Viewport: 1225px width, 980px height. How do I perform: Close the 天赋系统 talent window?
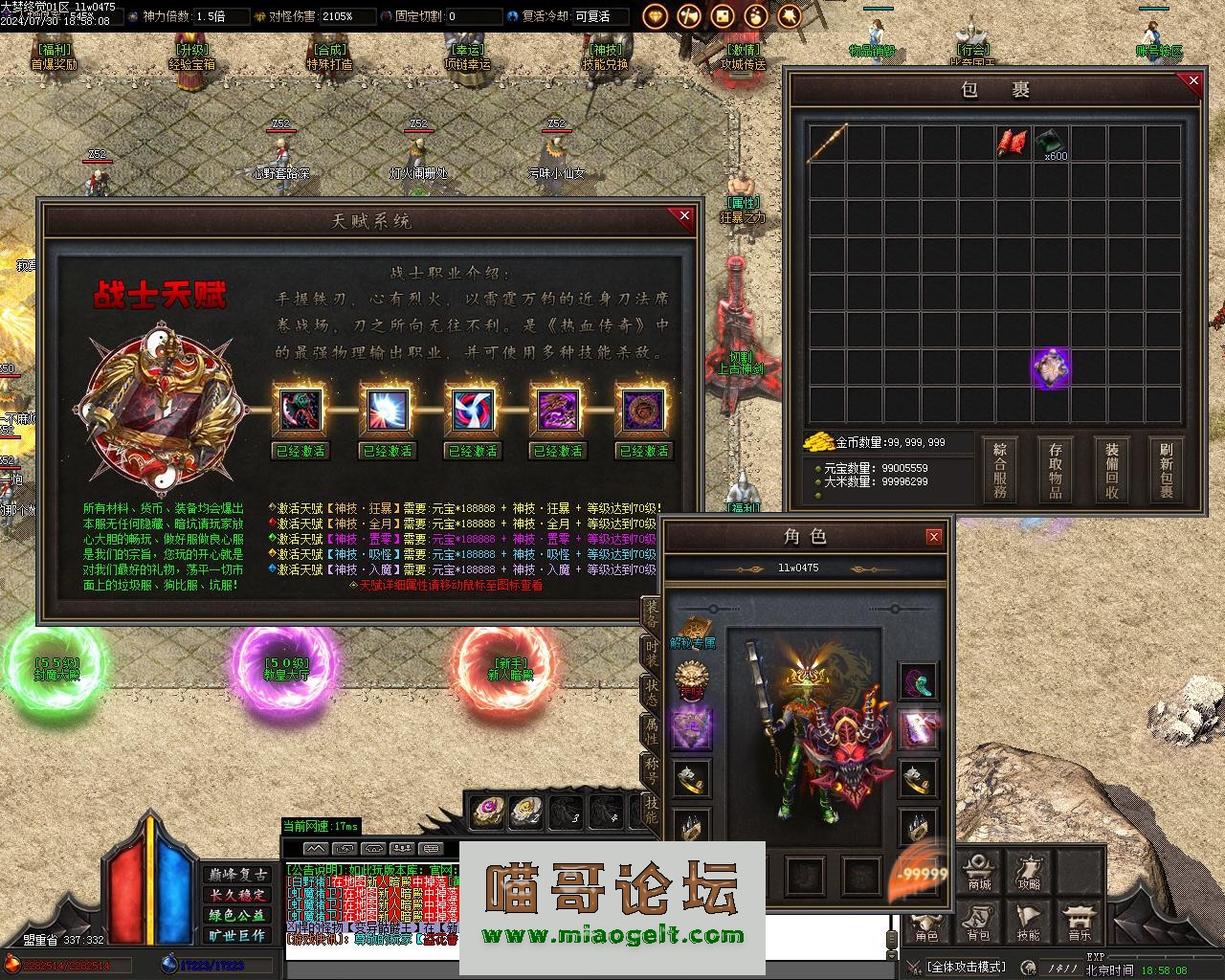pyautogui.click(x=684, y=216)
